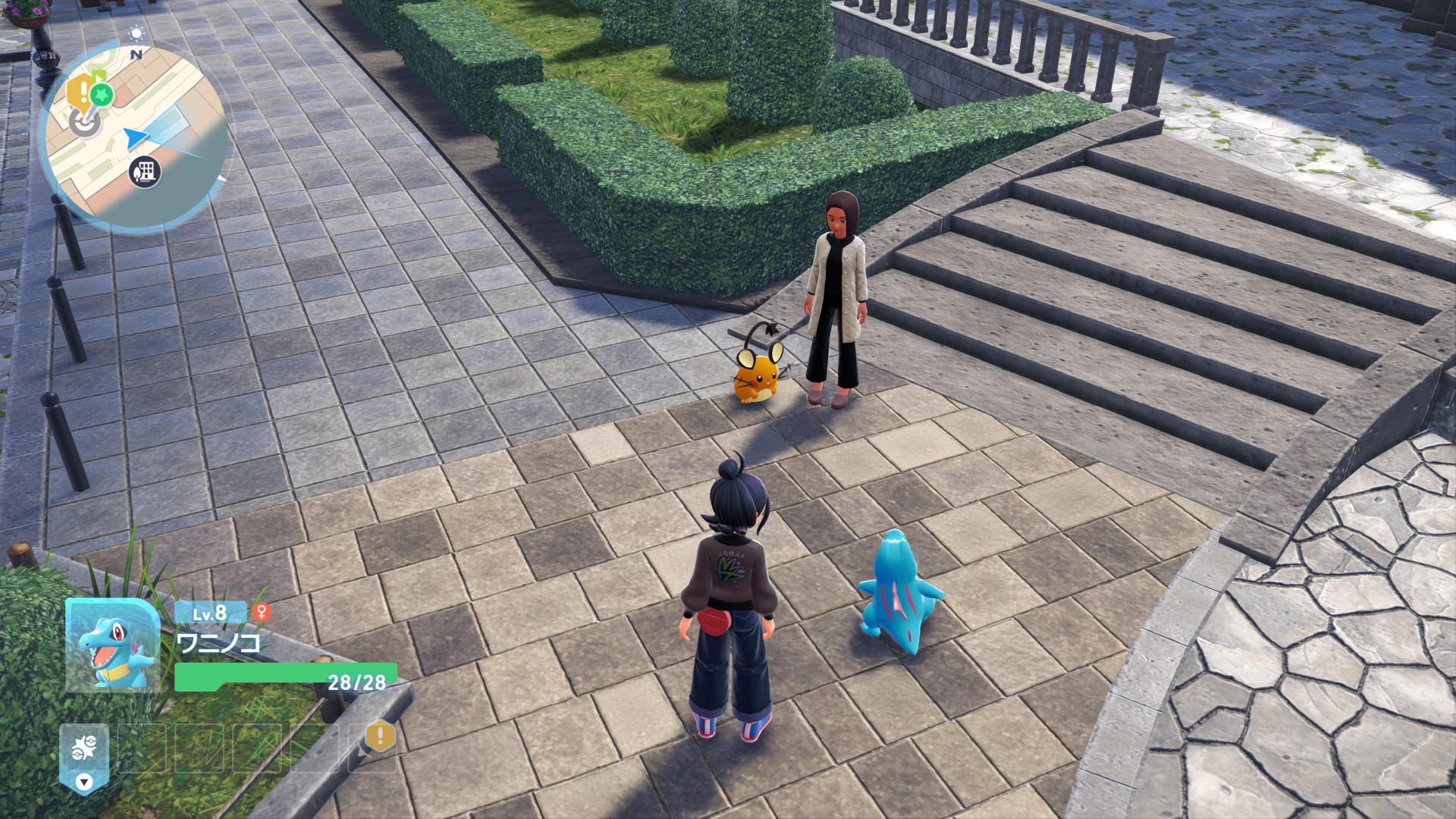The width and height of the screenshot is (1456, 819).
Task: Select the dark building-and-tree icon on the minimap
Action: pyautogui.click(x=144, y=172)
